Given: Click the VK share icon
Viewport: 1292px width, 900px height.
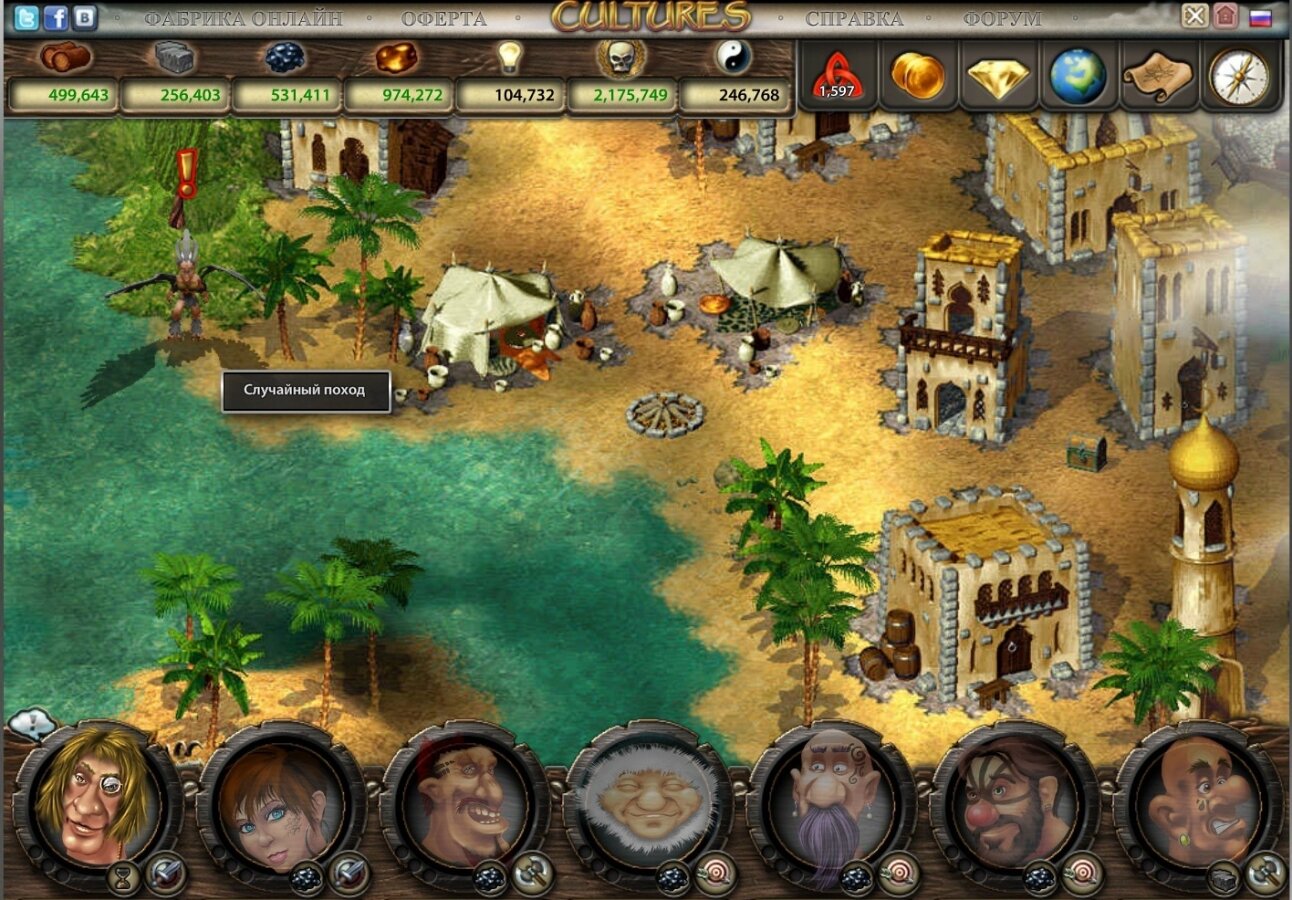Looking at the screenshot, I should click(85, 17).
